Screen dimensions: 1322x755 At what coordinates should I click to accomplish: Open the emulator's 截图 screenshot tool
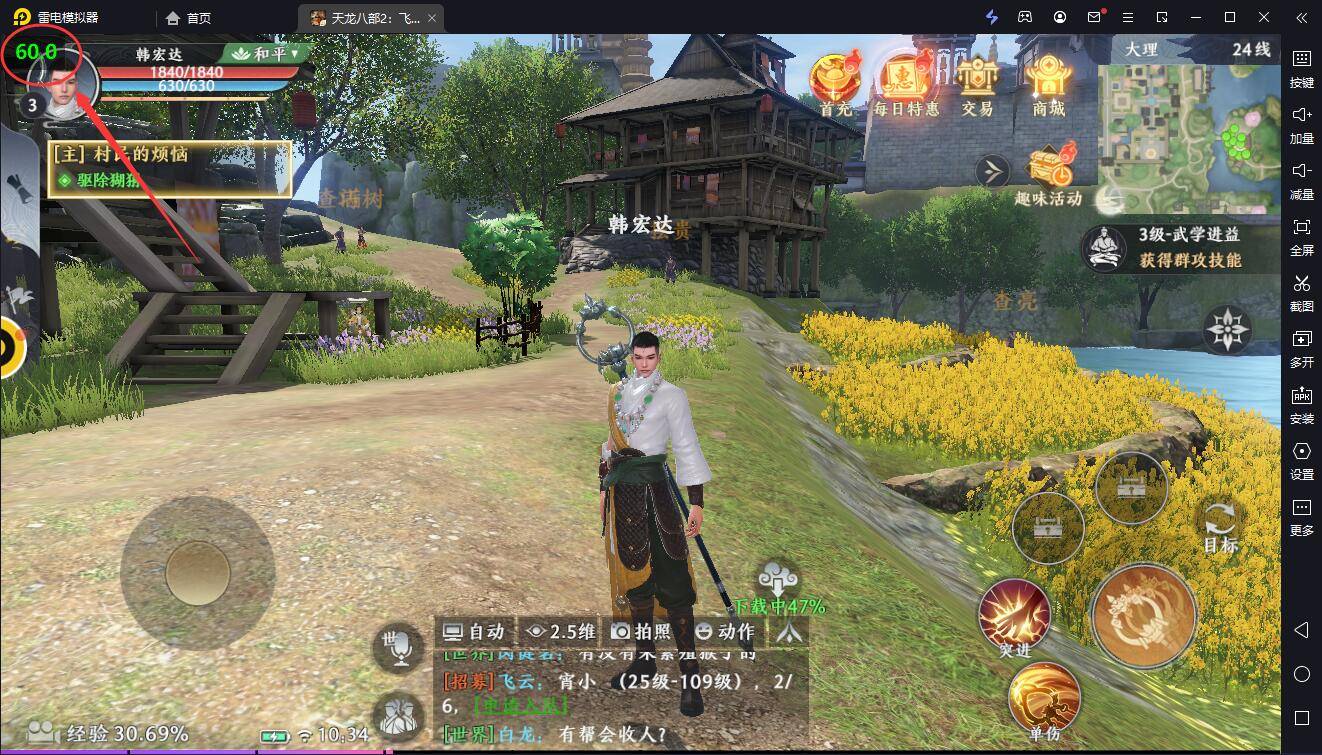(1302, 291)
